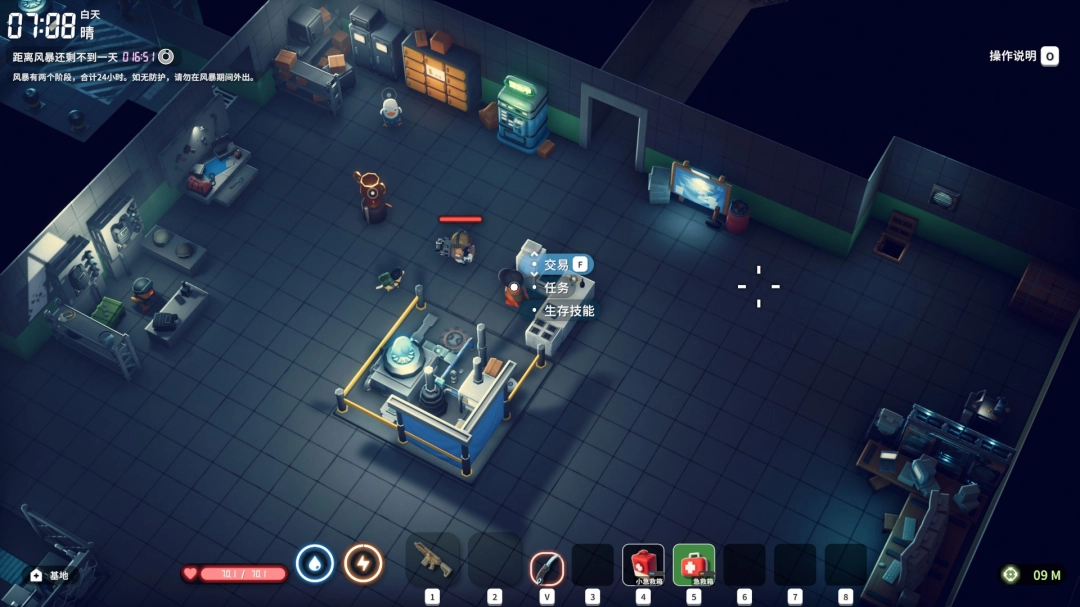Open the 生存技能 survival skills option
This screenshot has width=1080, height=607.
568,311
